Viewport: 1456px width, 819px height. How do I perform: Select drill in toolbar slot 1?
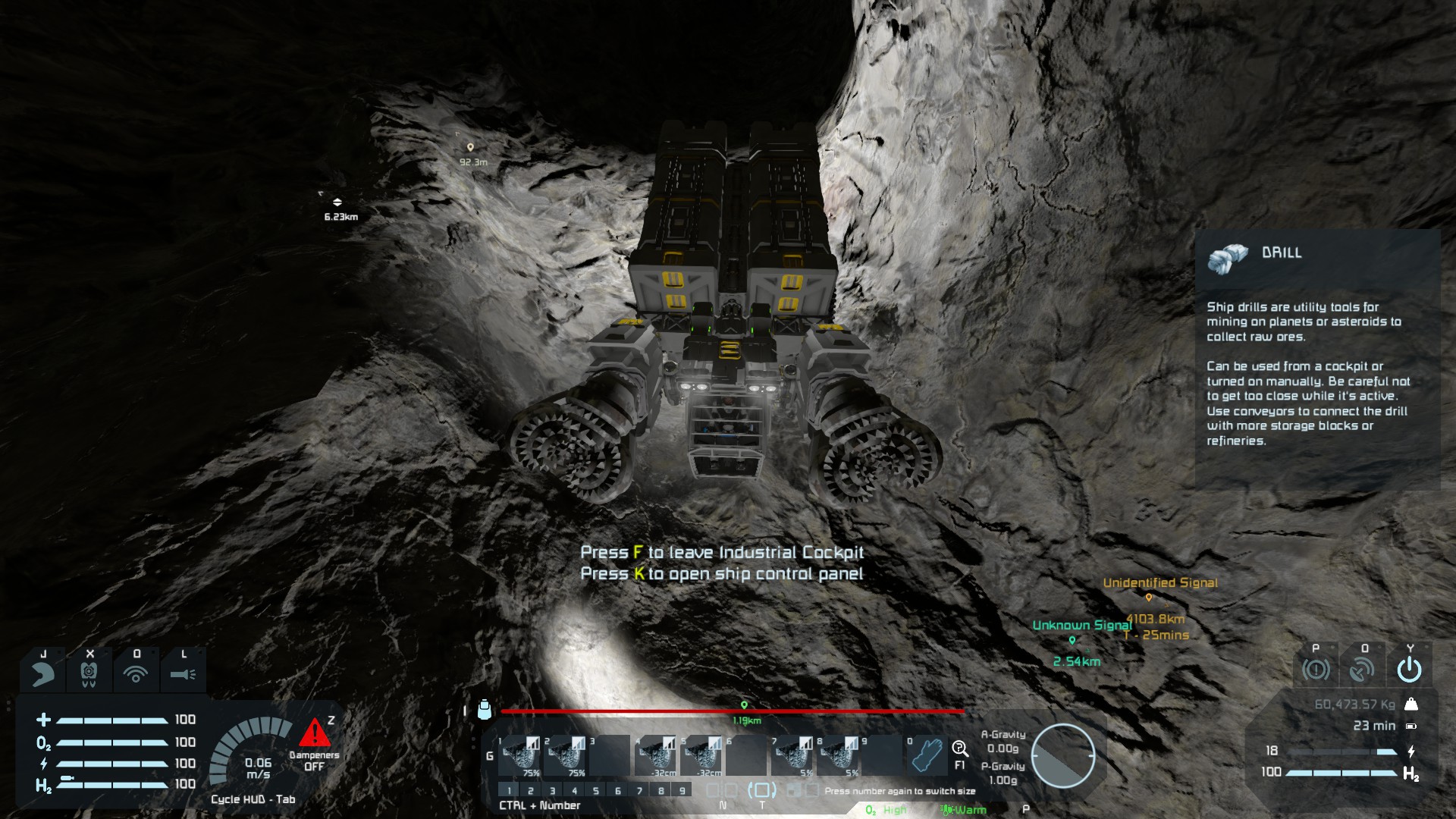[520, 755]
